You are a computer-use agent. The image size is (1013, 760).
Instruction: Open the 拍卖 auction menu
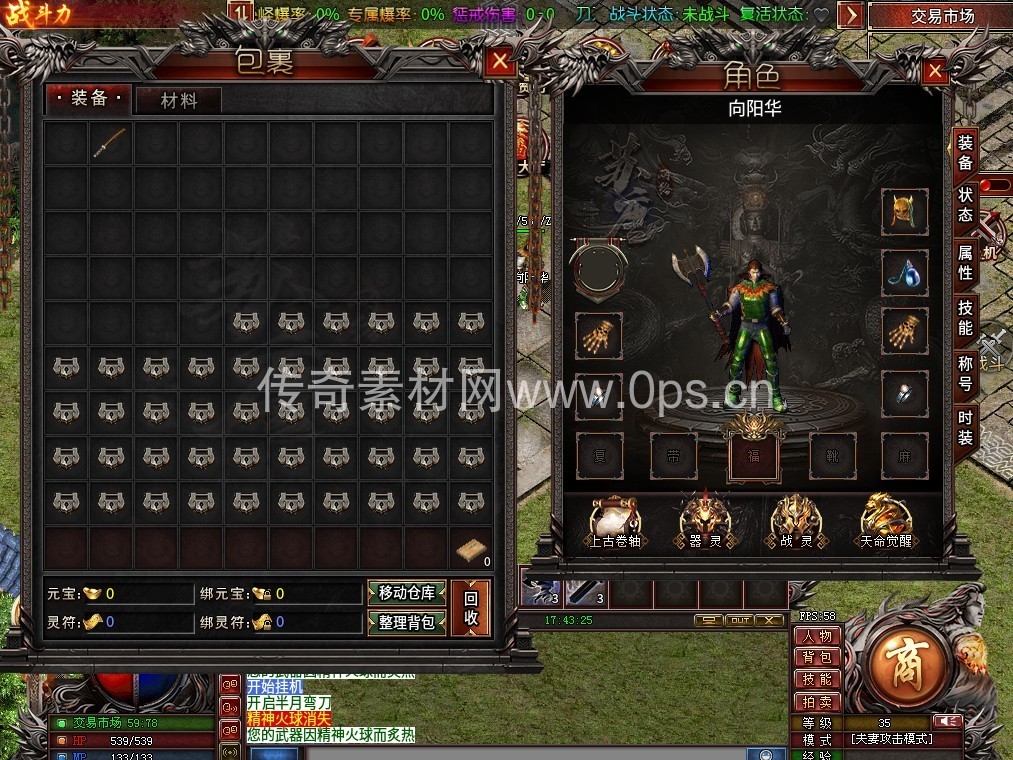click(817, 700)
